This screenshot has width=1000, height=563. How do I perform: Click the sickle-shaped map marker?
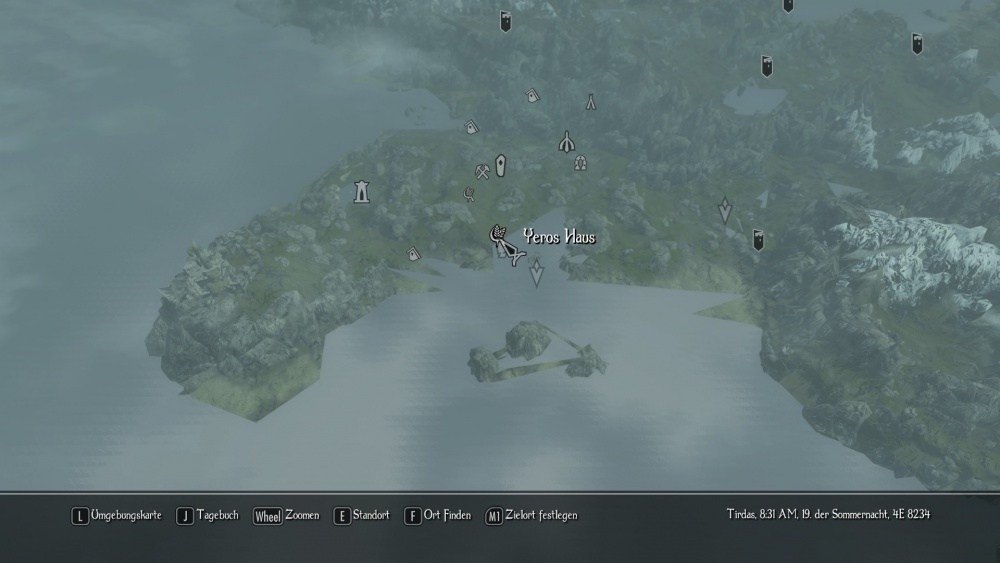[x=469, y=193]
